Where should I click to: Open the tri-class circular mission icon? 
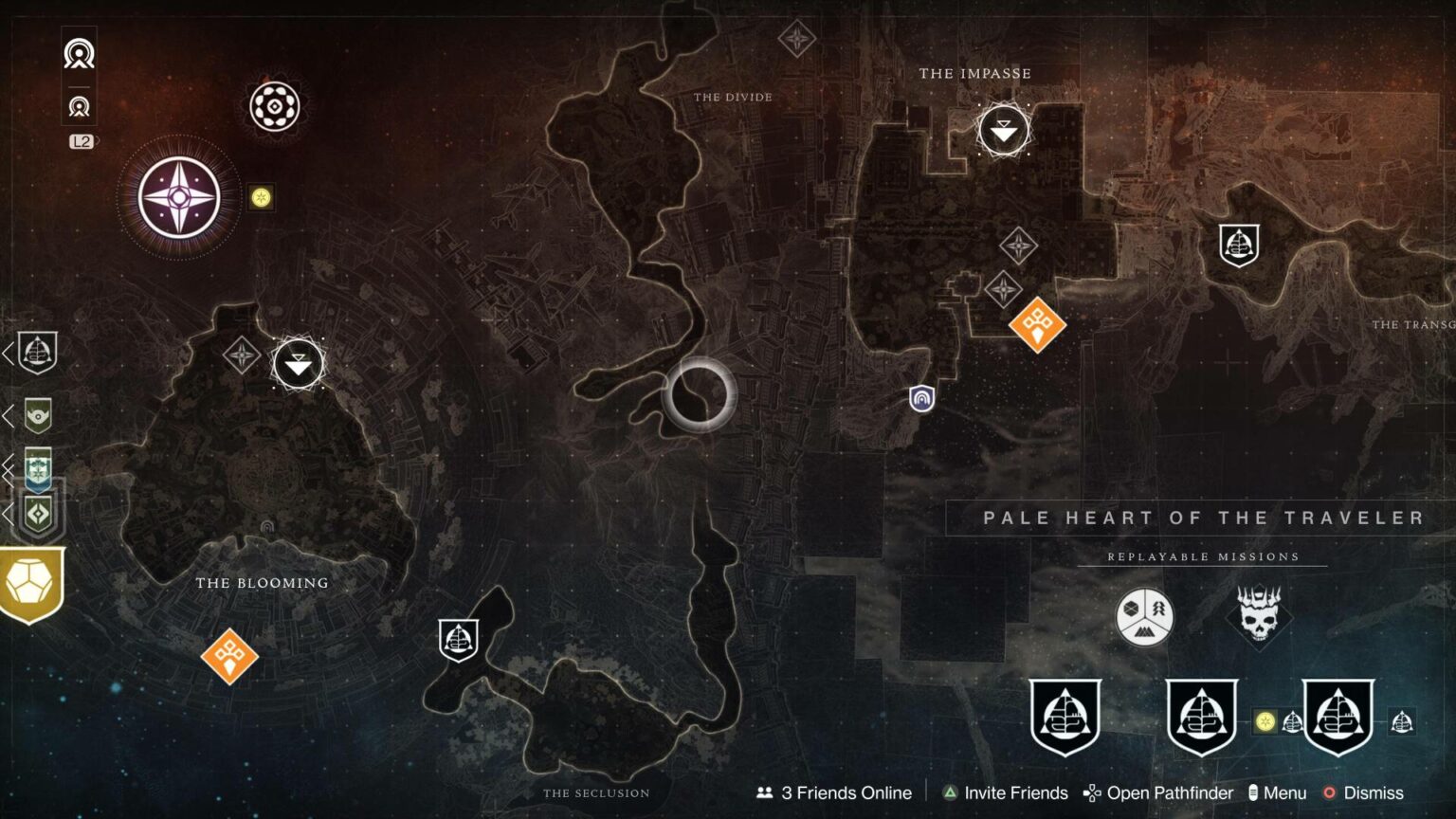coord(1144,618)
